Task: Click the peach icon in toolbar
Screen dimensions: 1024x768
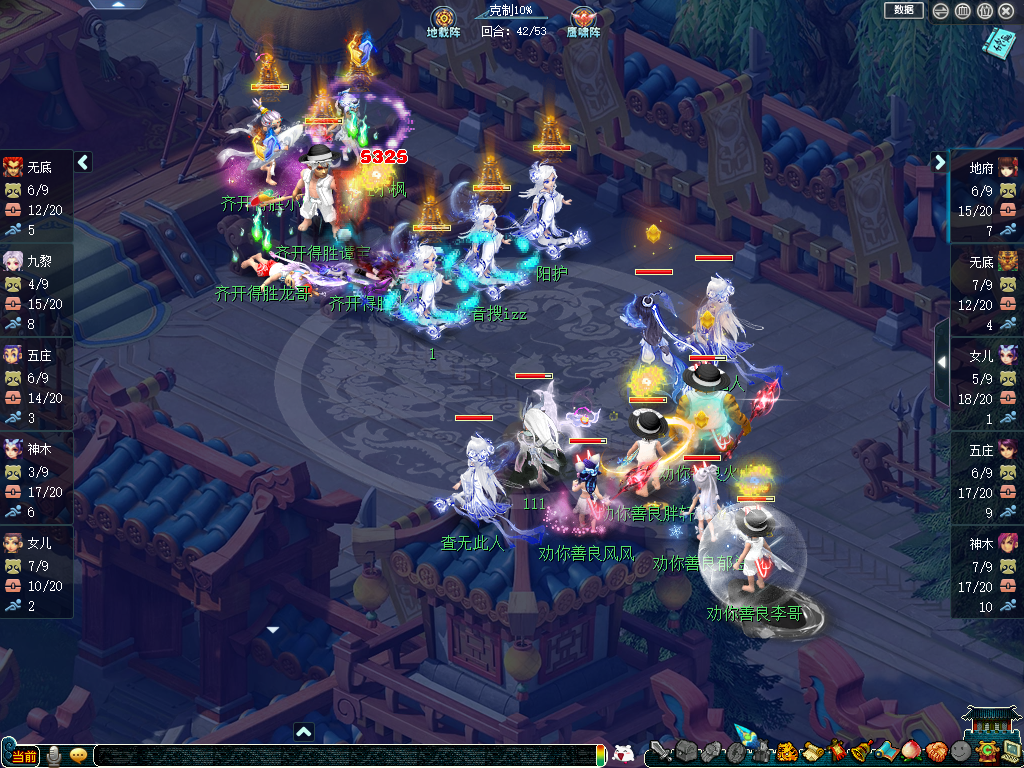Action: pyautogui.click(x=912, y=751)
